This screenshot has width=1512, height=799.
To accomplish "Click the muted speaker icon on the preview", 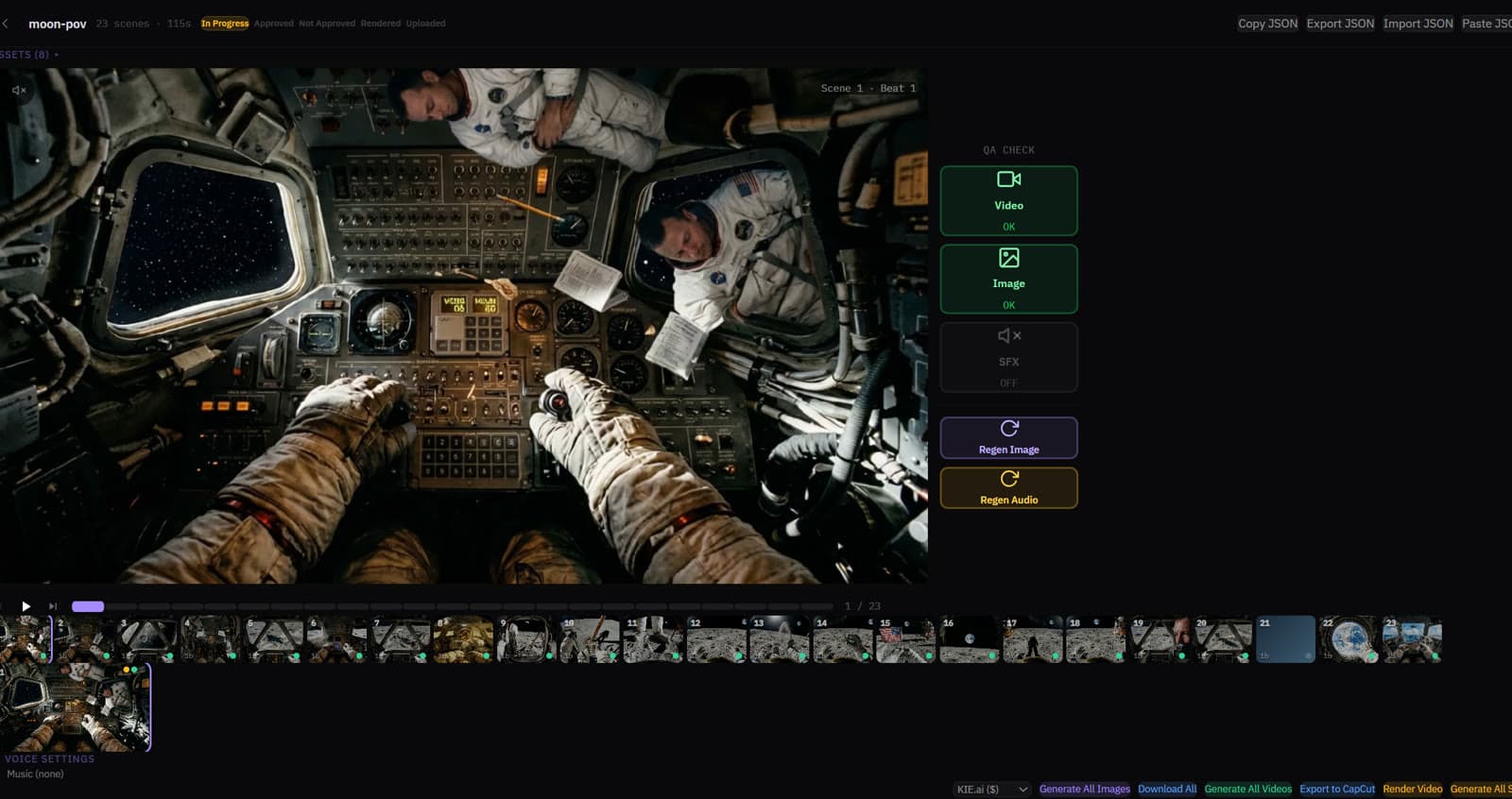I will tap(18, 91).
